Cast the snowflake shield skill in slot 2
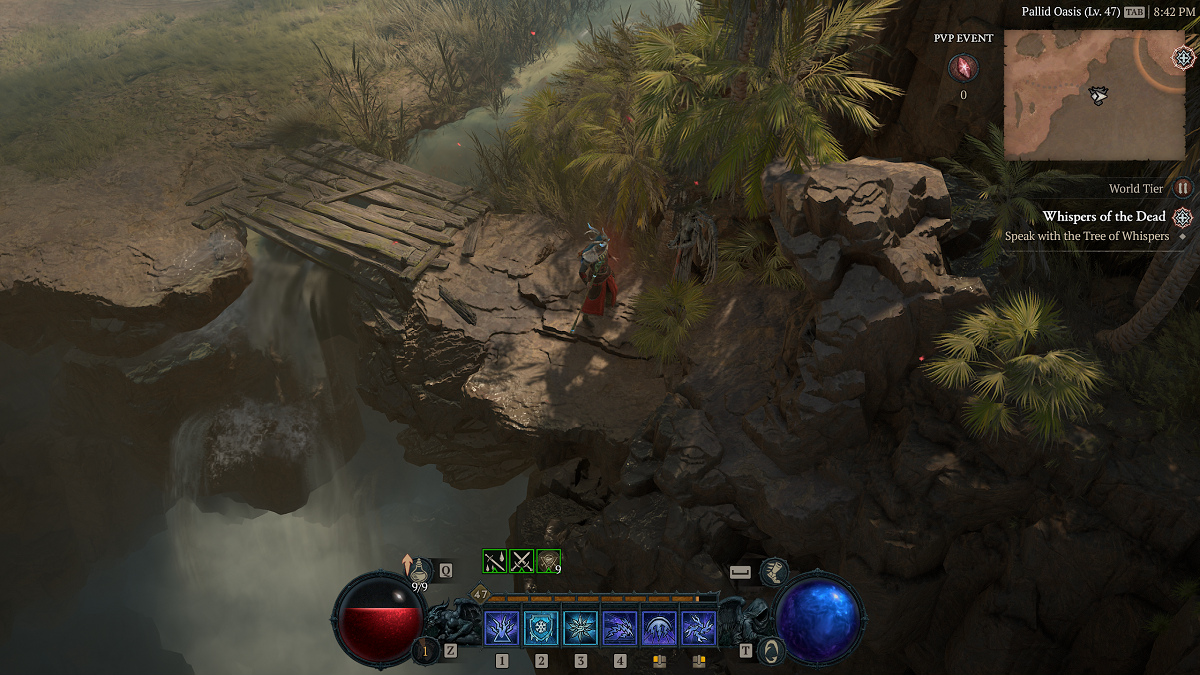 tap(541, 628)
